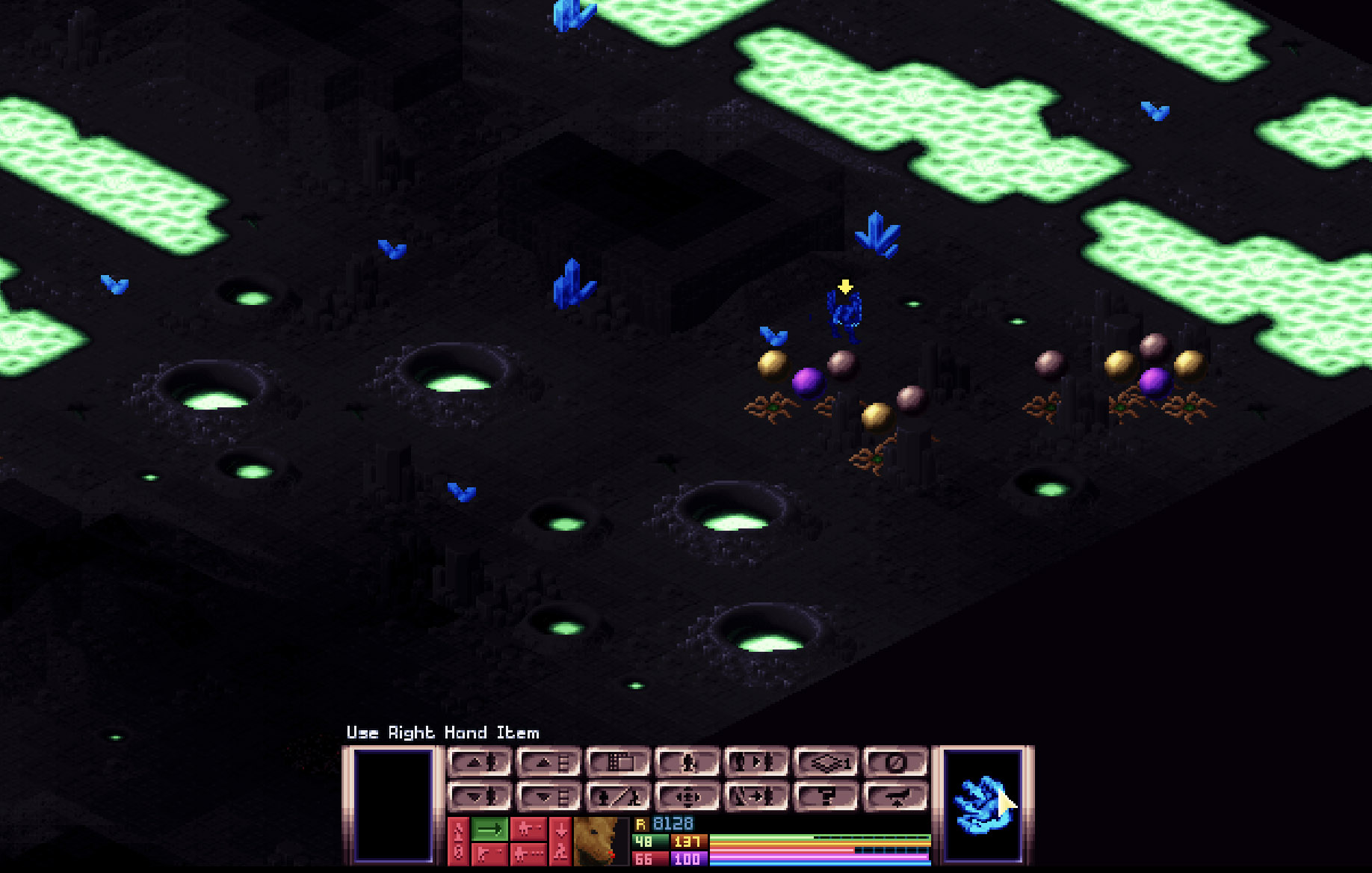Raise the view one map level
1372x873 pixels.
[548, 763]
